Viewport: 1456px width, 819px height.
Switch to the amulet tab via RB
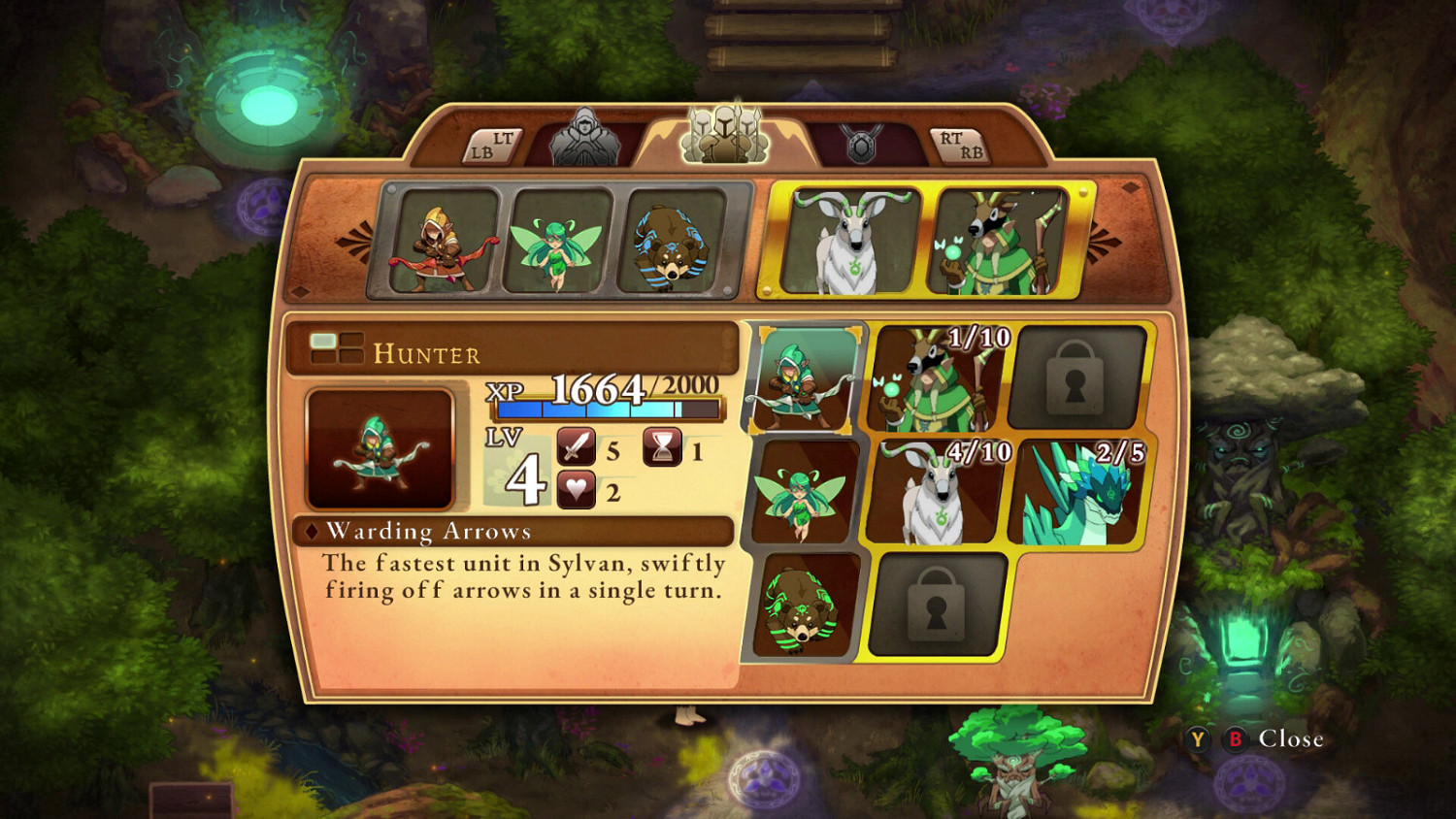[956, 144]
